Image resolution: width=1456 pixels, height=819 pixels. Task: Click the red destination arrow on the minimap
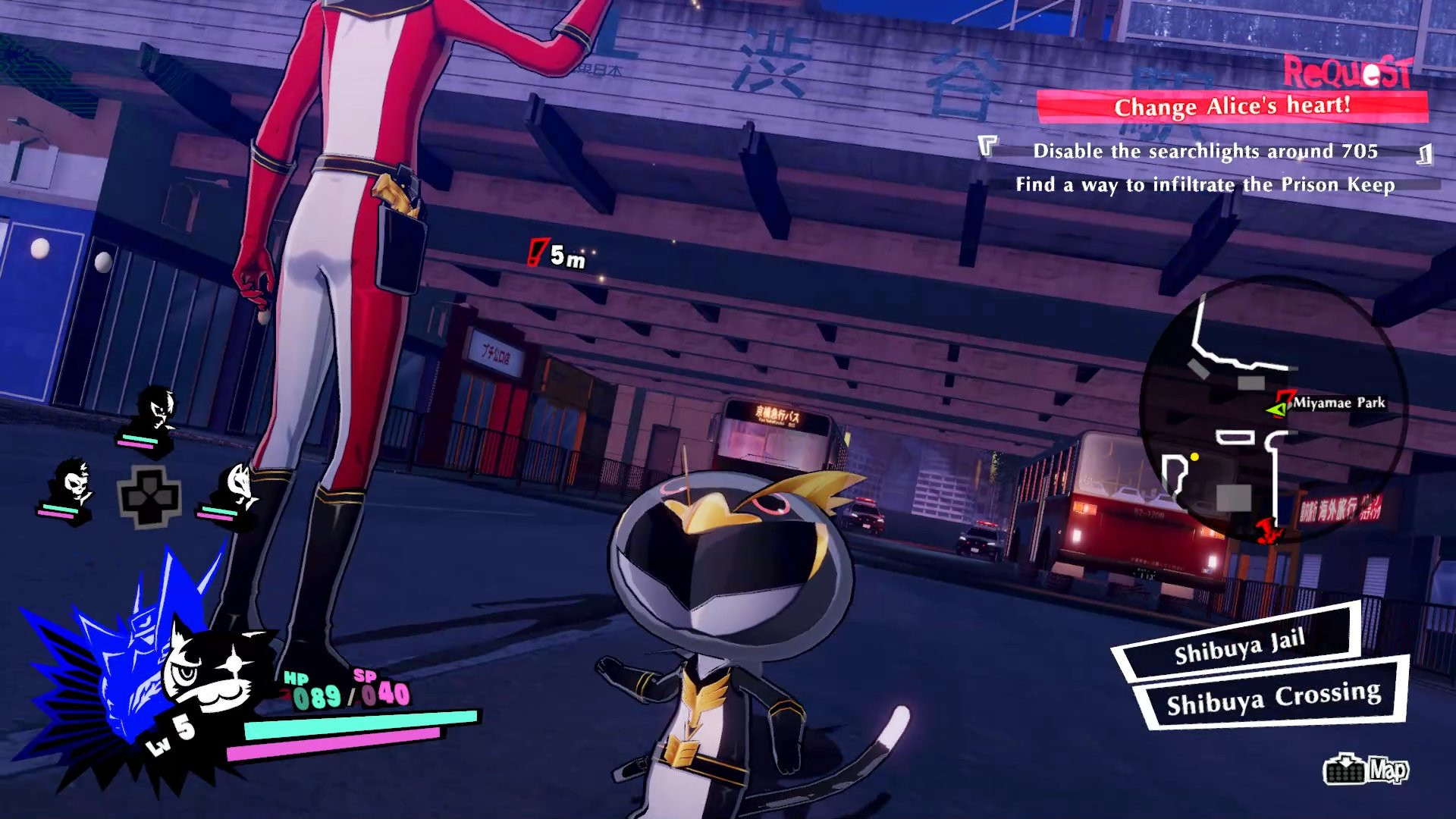click(1268, 532)
